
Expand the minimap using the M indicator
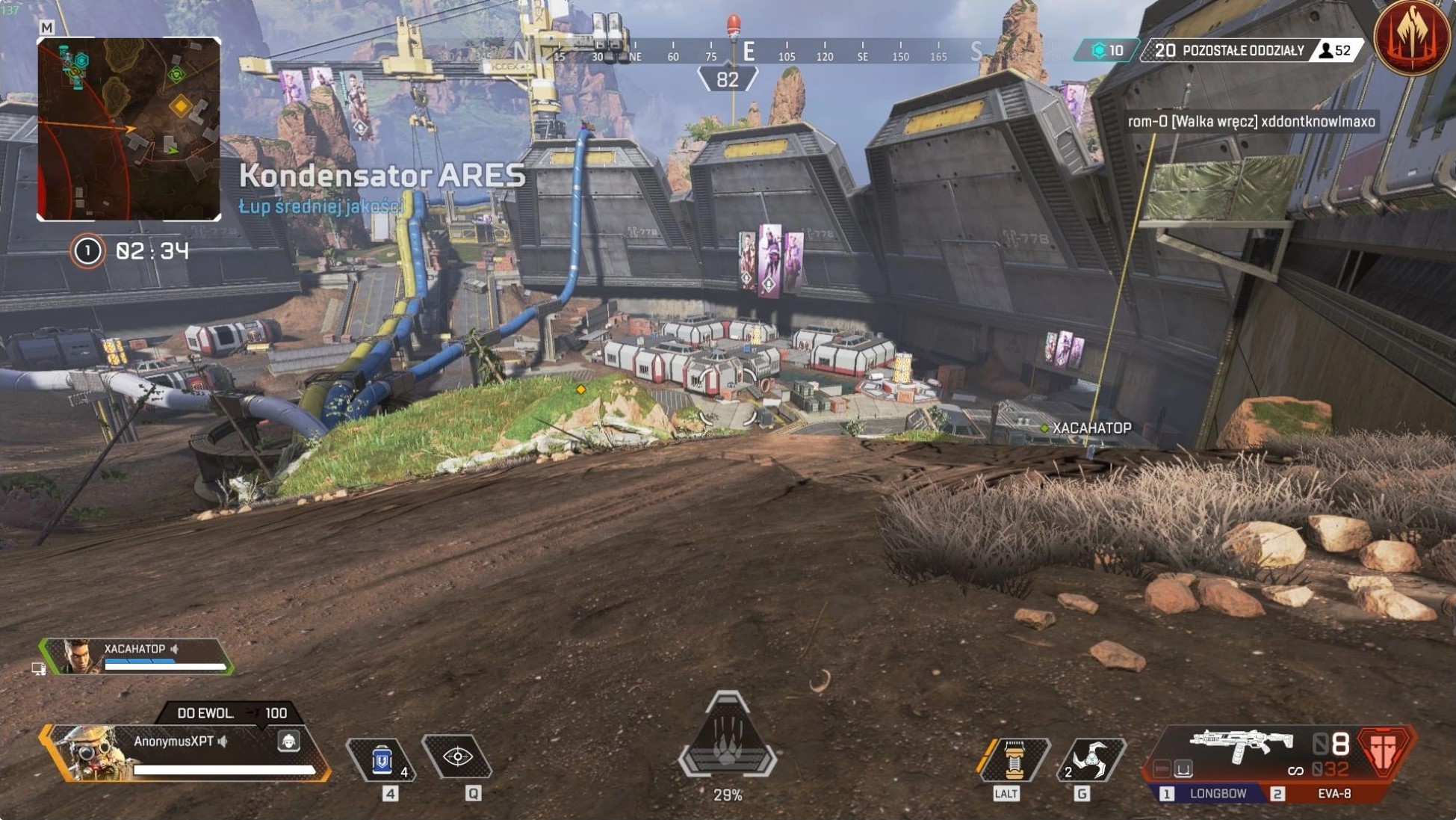(48, 25)
